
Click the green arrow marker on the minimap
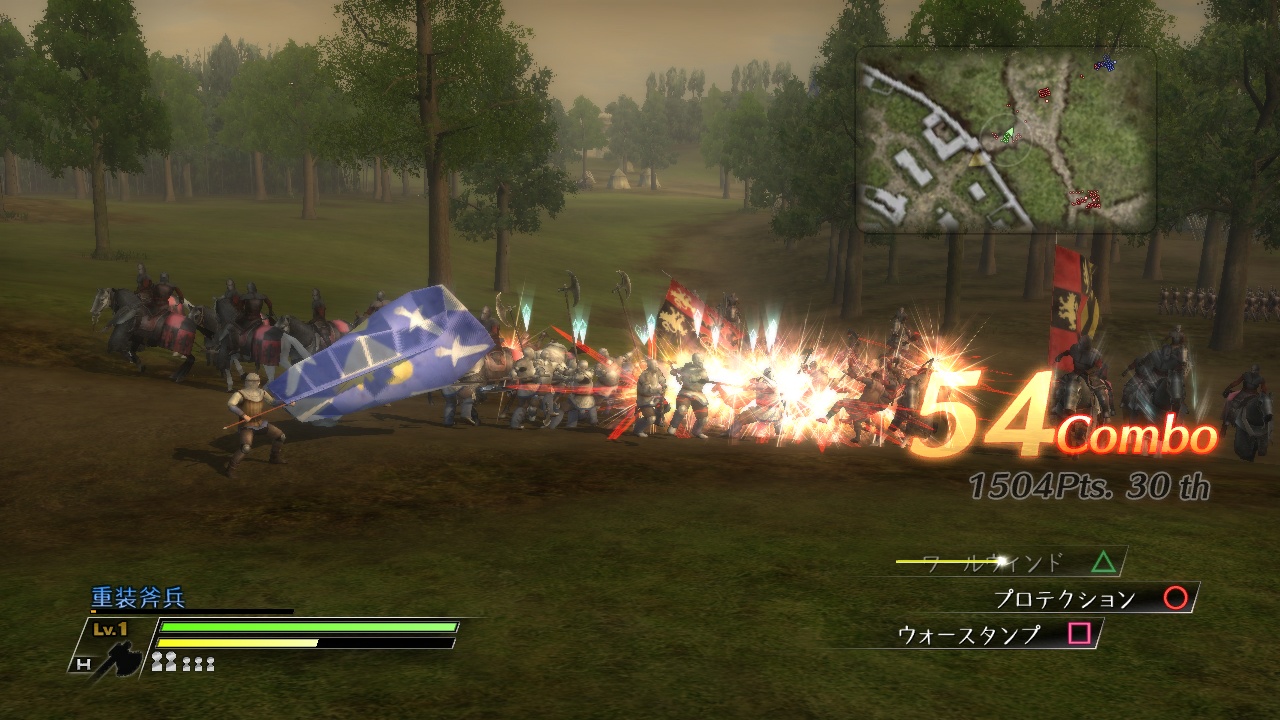pyautogui.click(x=1009, y=132)
